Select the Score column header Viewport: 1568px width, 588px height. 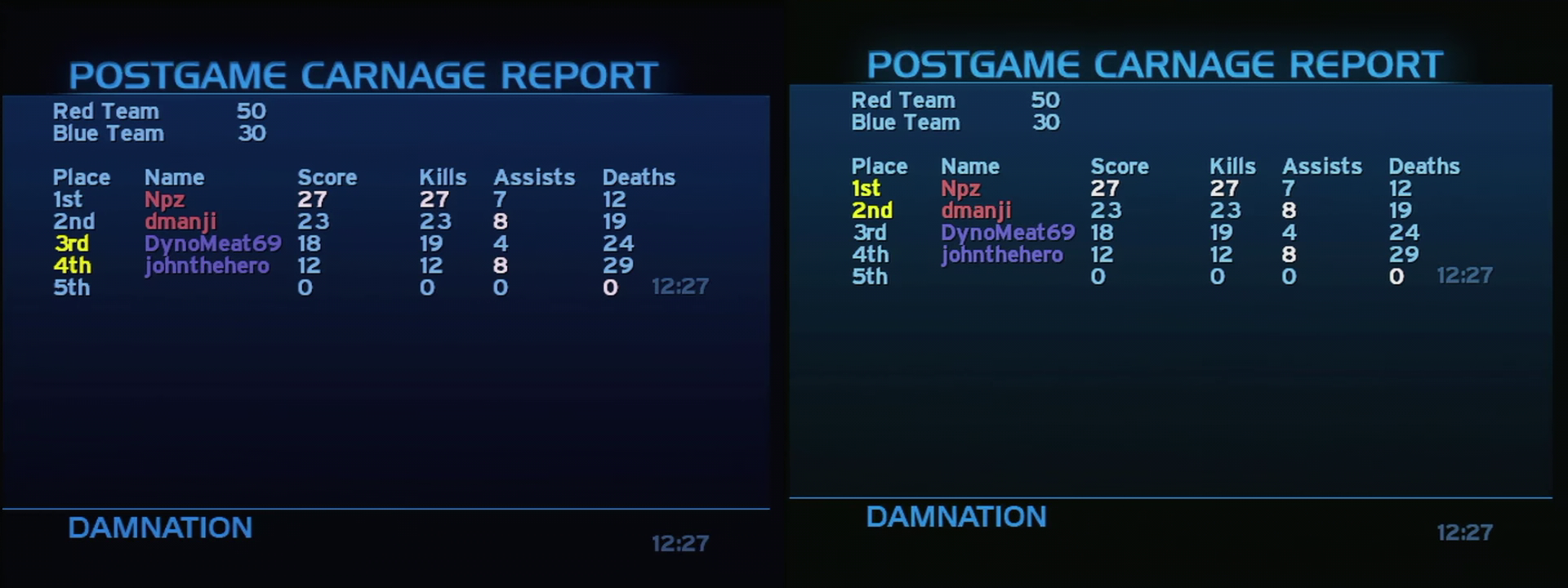pos(327,177)
